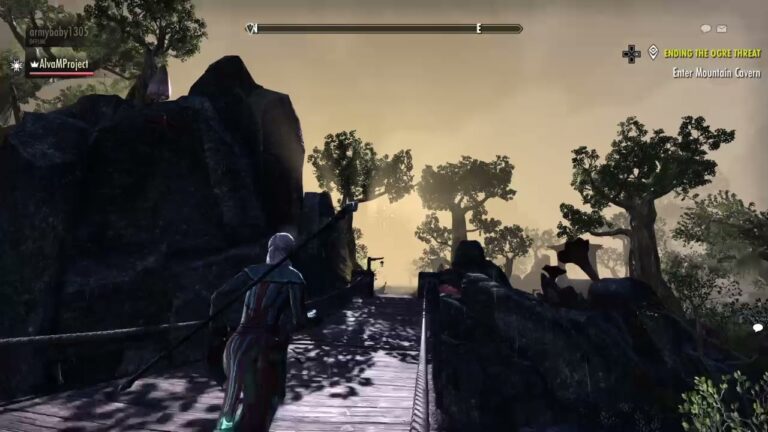Open the chat bubble icon near the mail
Screen dimensions: 768x432
706,29
